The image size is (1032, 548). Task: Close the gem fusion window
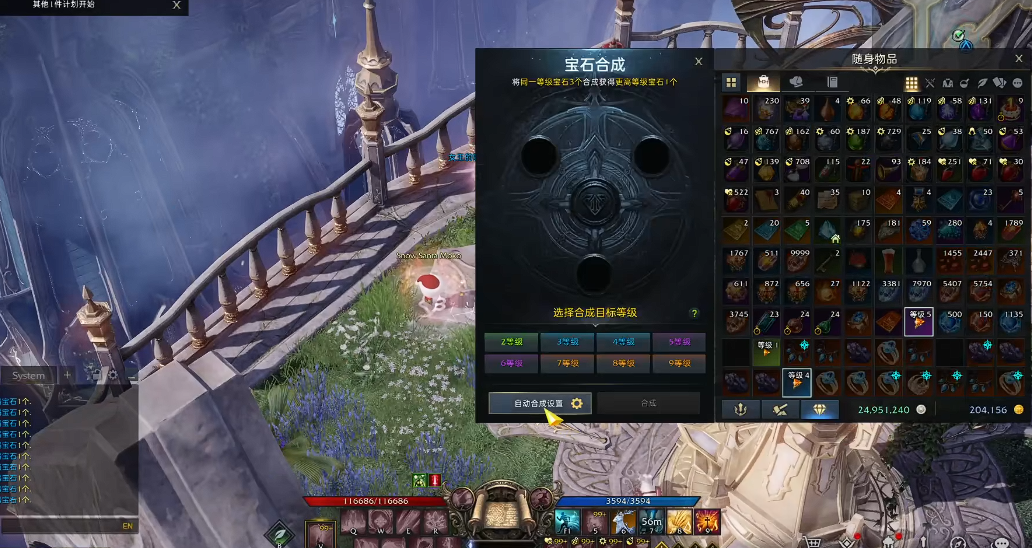pos(699,62)
